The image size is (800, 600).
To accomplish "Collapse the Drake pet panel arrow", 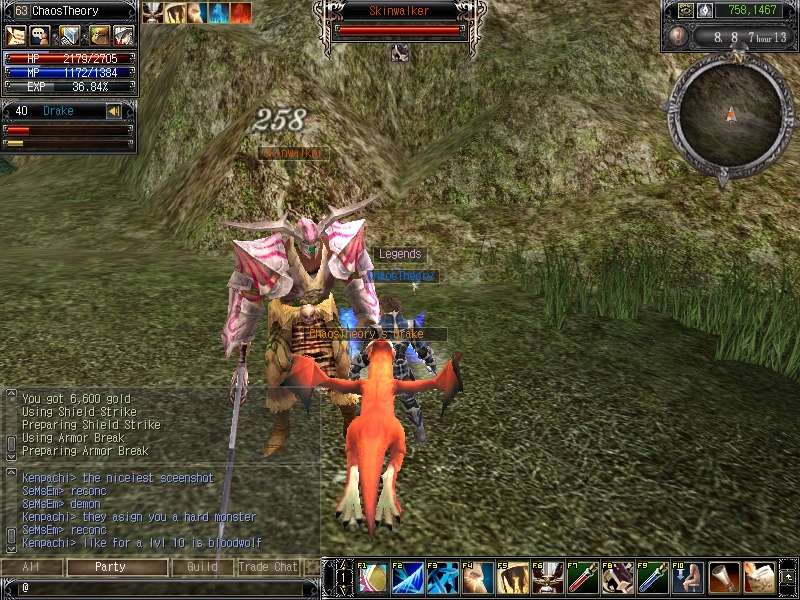I will (x=114, y=111).
